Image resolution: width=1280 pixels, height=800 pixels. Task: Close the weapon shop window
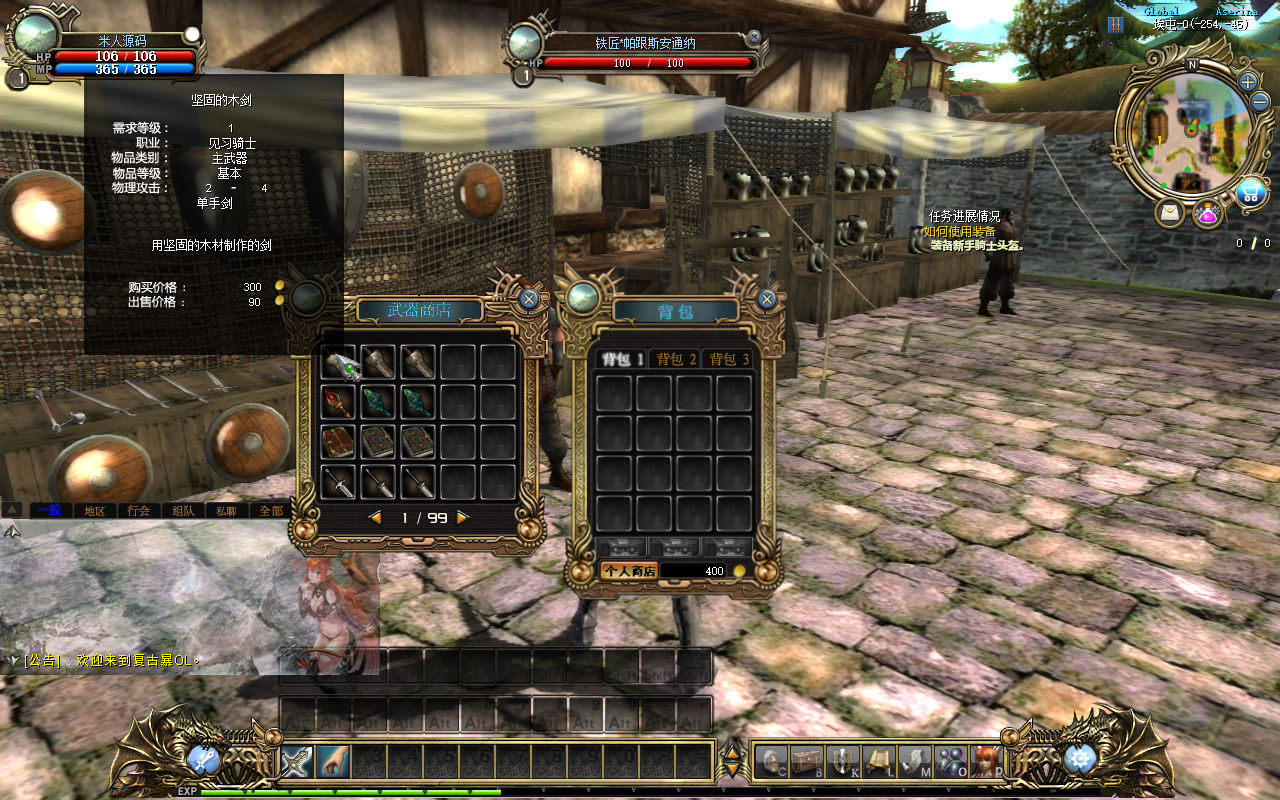point(529,298)
